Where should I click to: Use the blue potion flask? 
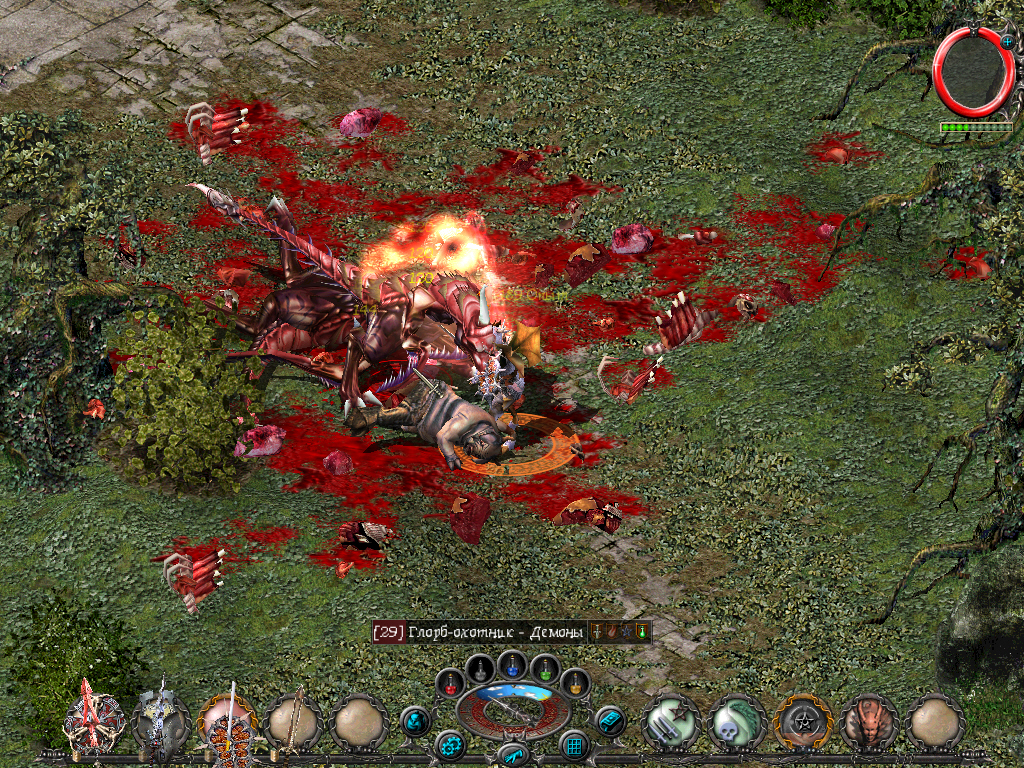pyautogui.click(x=512, y=662)
